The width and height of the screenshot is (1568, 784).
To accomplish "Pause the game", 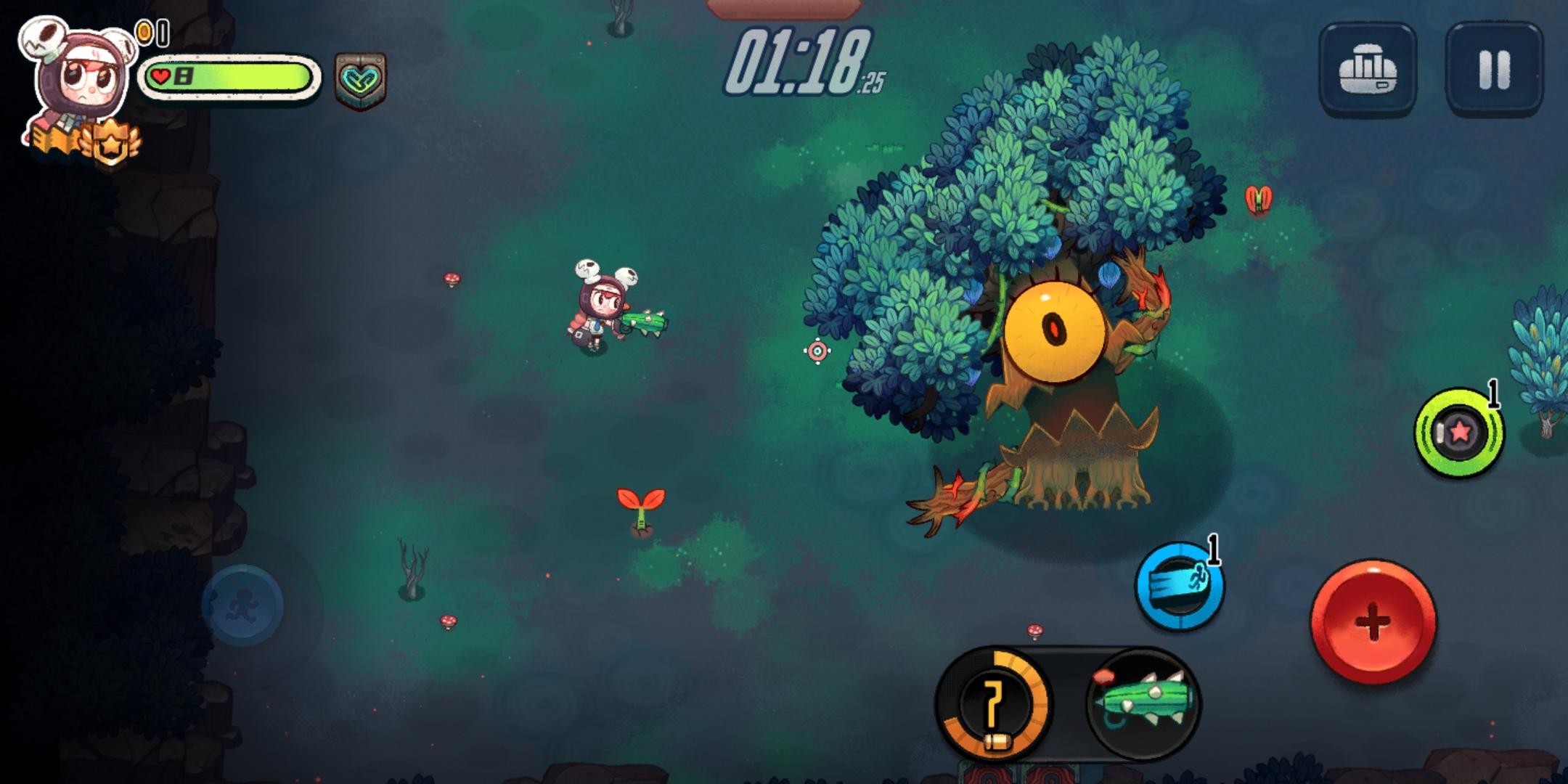I will coord(1494,70).
